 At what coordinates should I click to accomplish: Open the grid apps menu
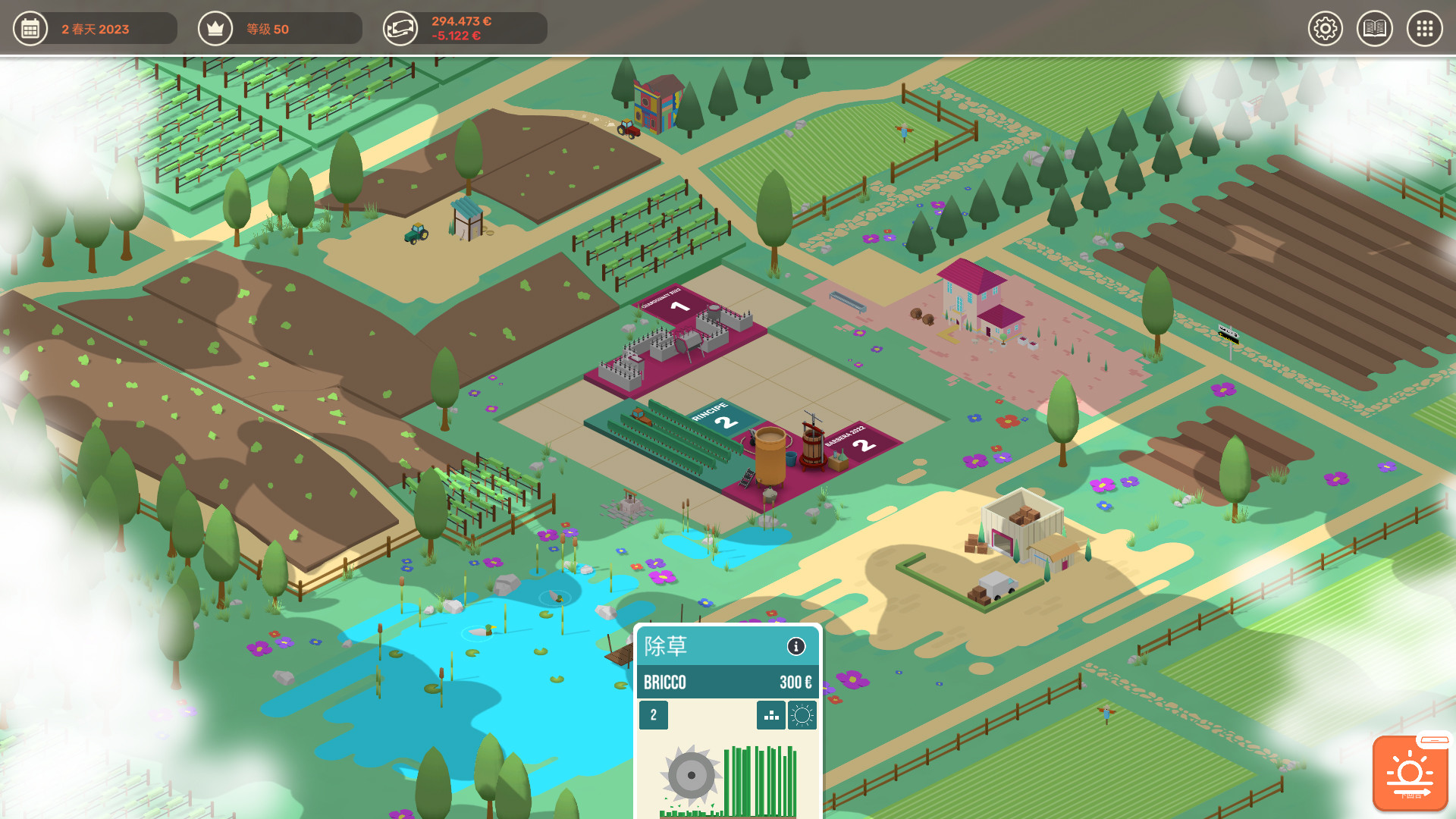[x=1424, y=28]
